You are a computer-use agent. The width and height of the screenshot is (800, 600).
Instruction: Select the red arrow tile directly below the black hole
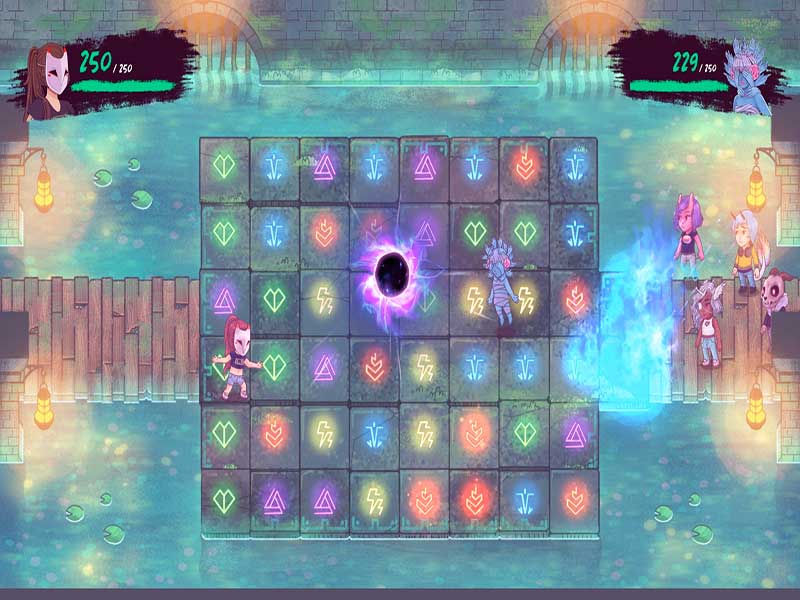point(374,364)
